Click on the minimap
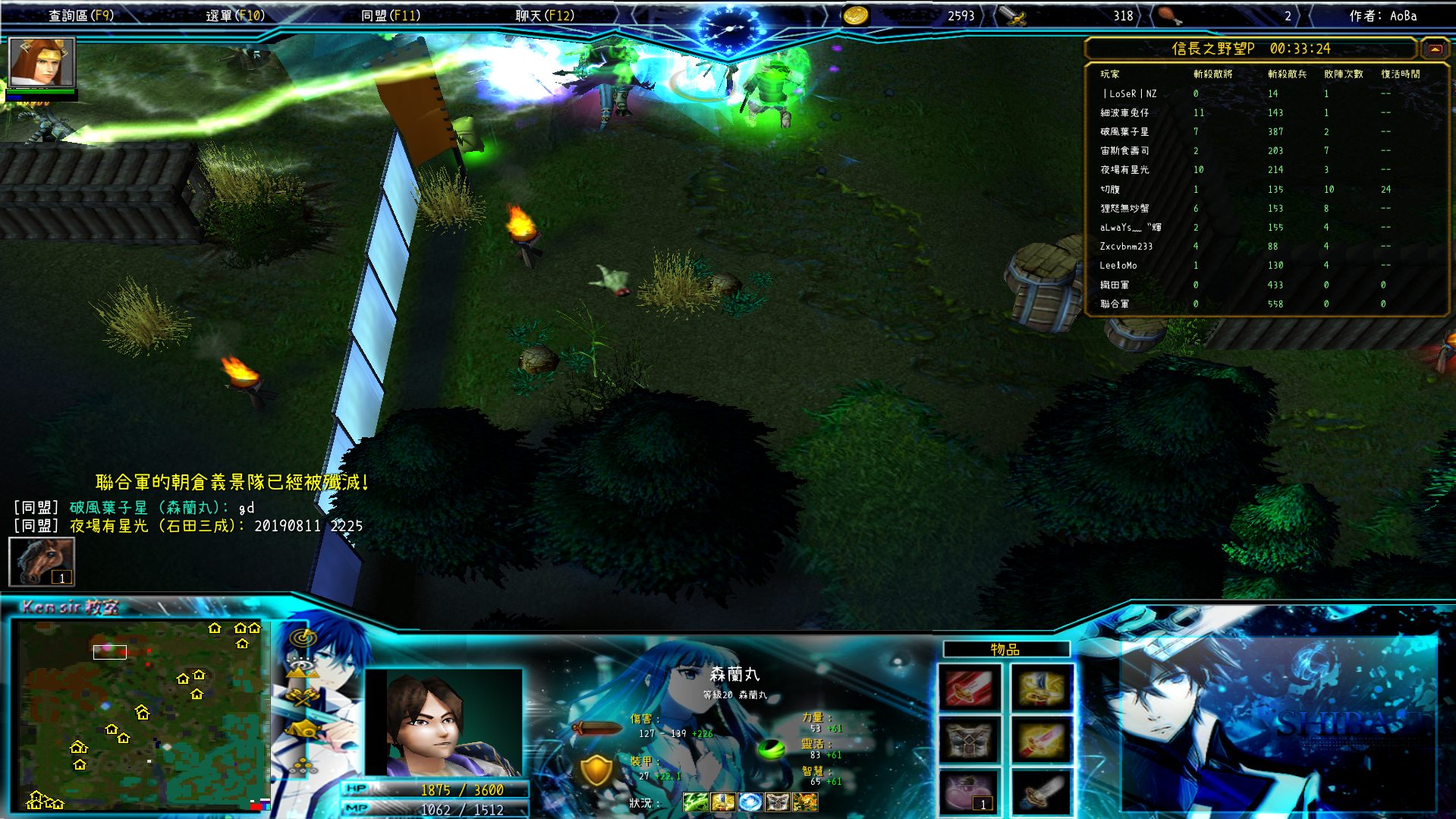This screenshot has height=819, width=1456. click(140, 713)
